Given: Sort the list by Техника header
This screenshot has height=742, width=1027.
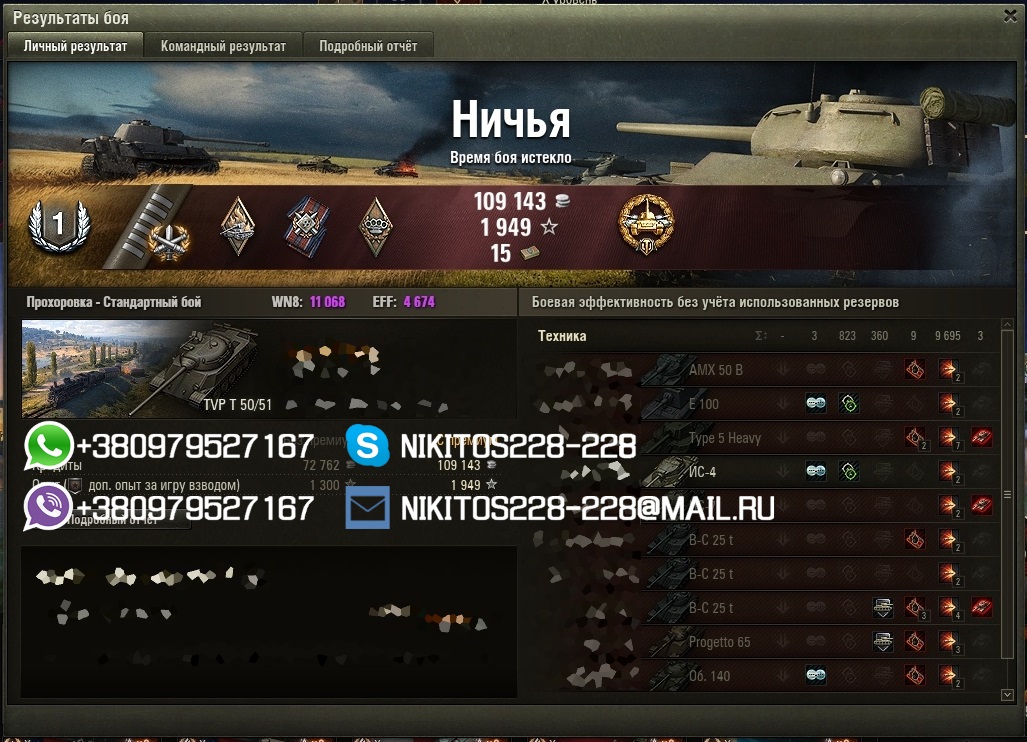Looking at the screenshot, I should pos(562,336).
